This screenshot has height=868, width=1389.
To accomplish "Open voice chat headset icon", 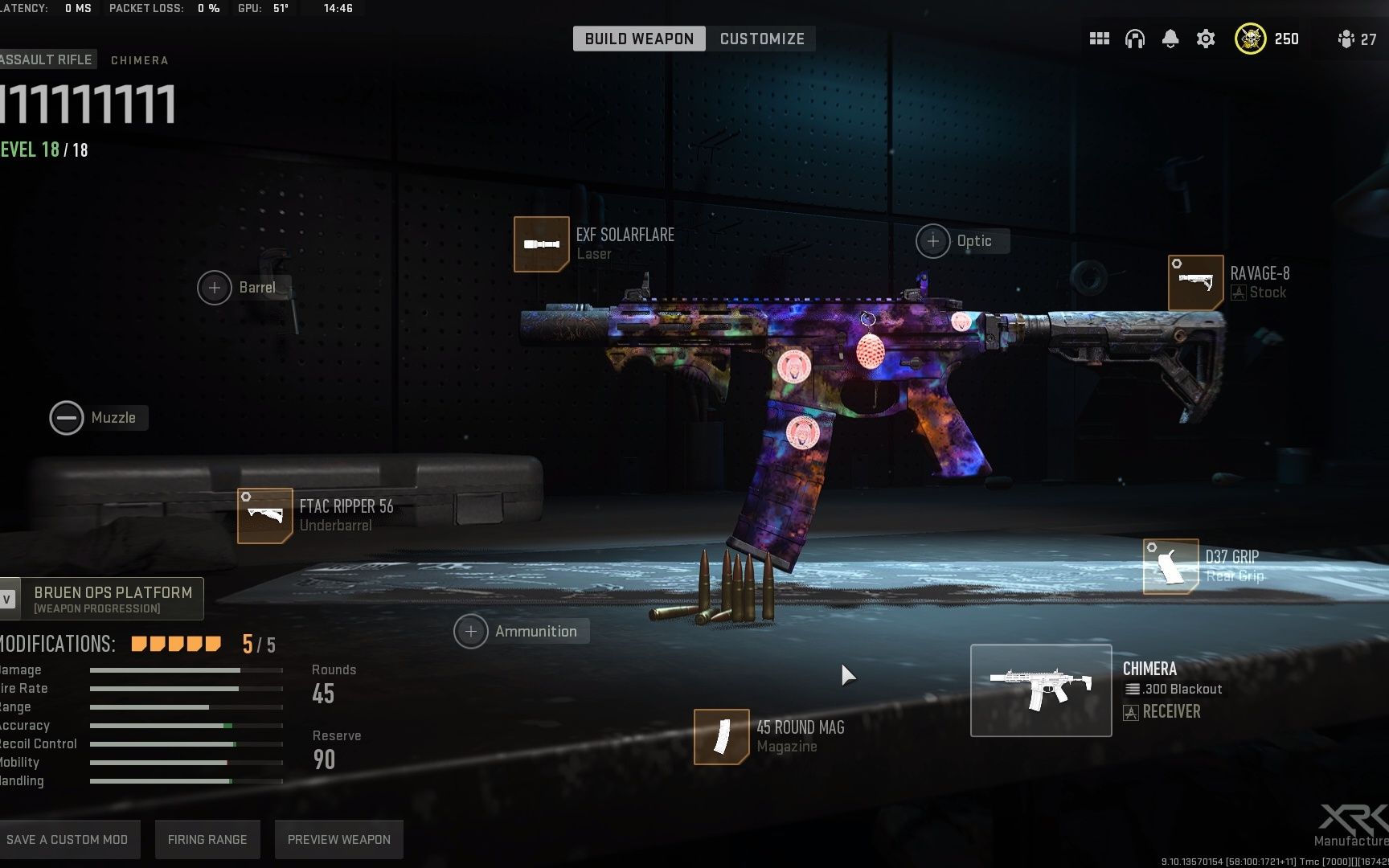I will (1135, 39).
